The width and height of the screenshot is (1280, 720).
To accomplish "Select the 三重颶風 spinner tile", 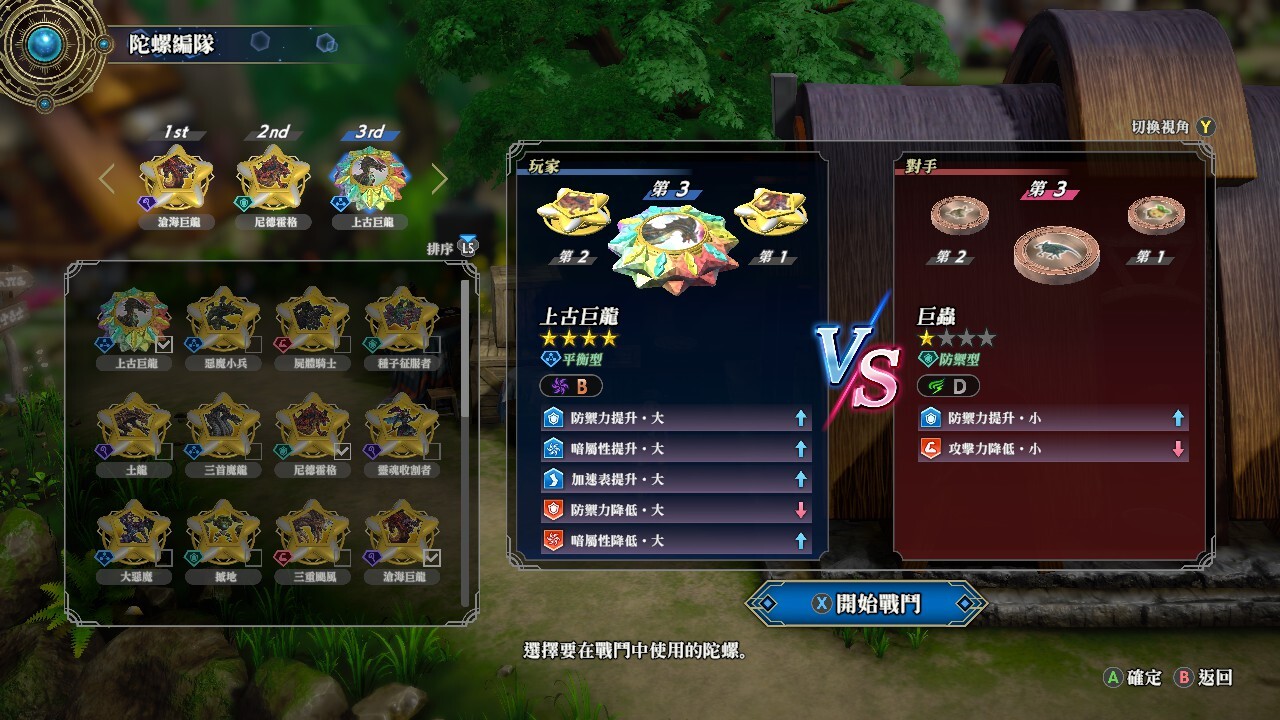I will click(312, 539).
